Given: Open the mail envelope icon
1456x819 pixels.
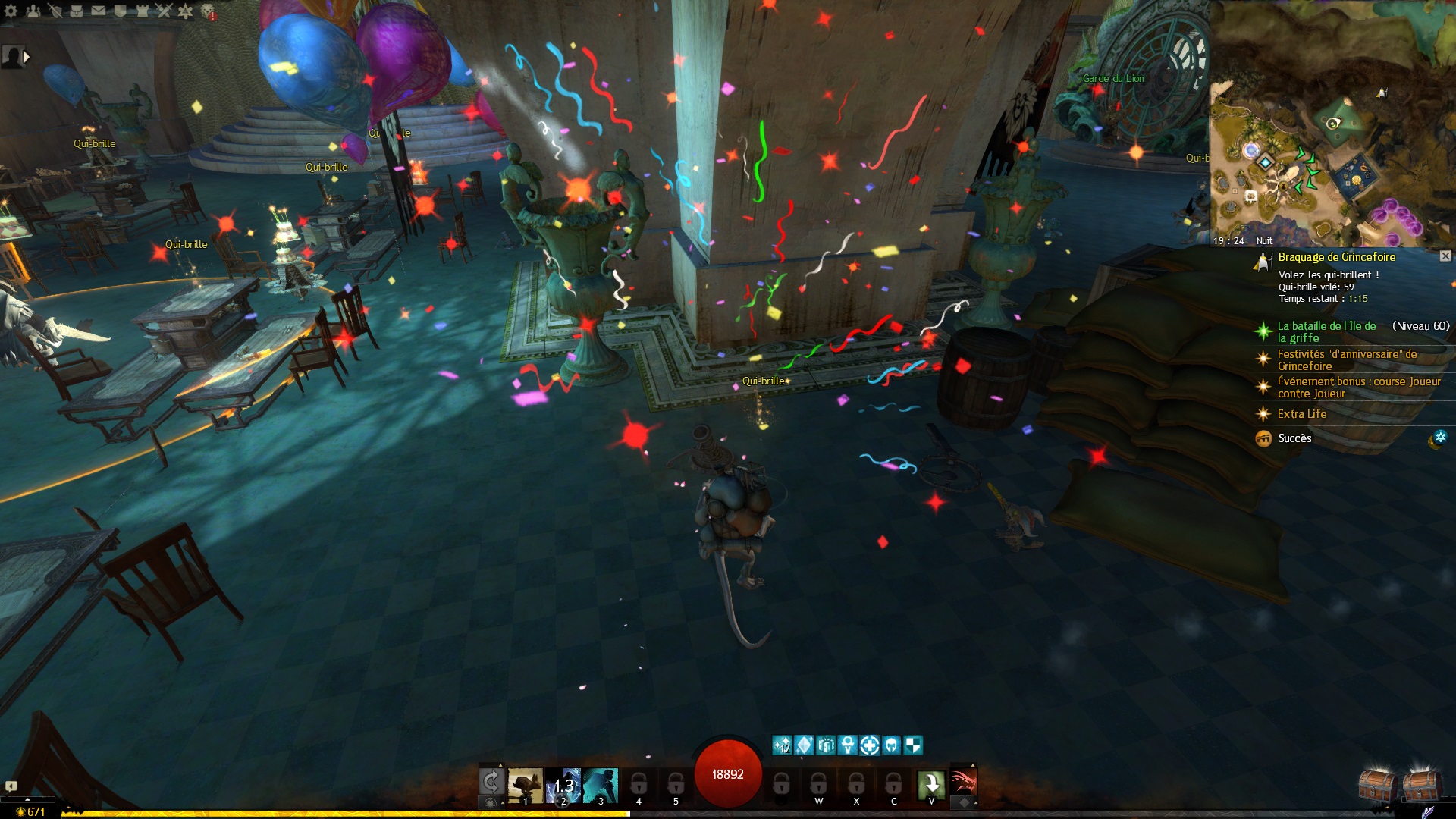Looking at the screenshot, I should tap(99, 11).
